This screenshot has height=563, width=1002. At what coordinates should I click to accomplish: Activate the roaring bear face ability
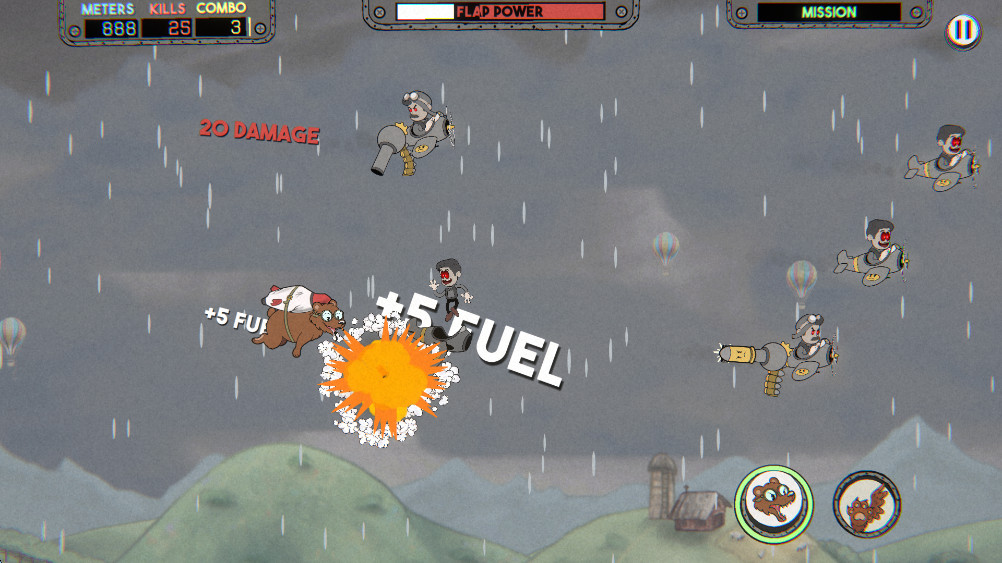click(x=773, y=504)
